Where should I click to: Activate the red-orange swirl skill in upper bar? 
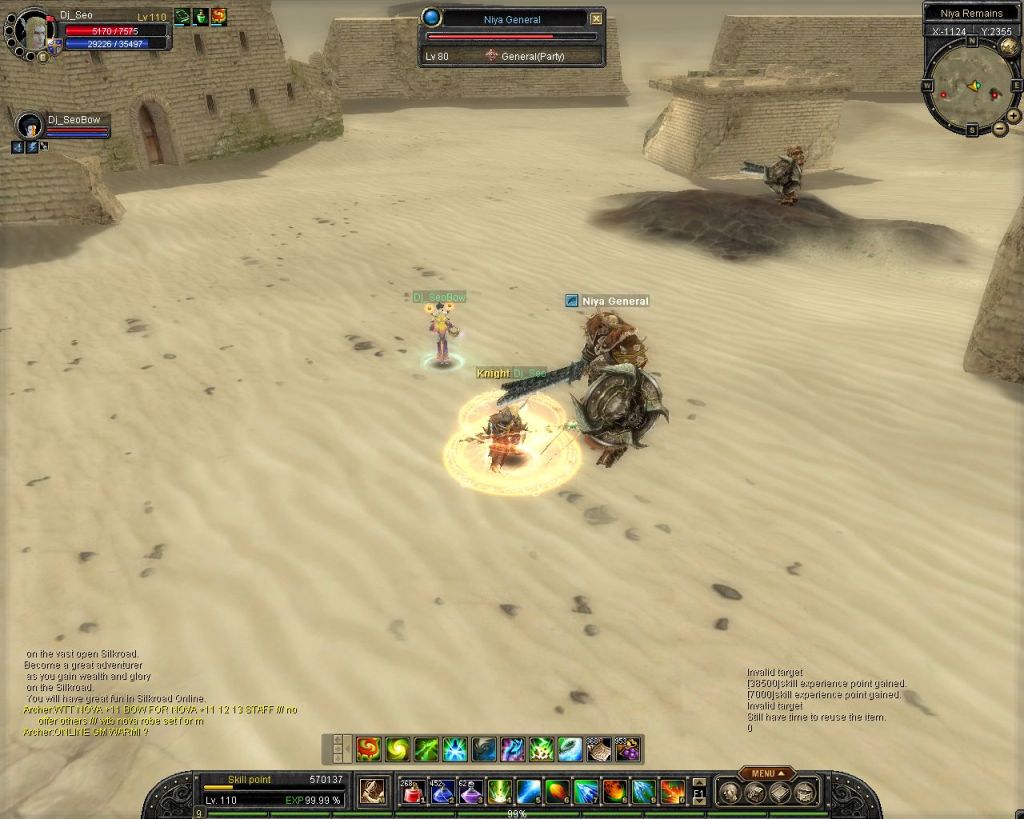[368, 748]
